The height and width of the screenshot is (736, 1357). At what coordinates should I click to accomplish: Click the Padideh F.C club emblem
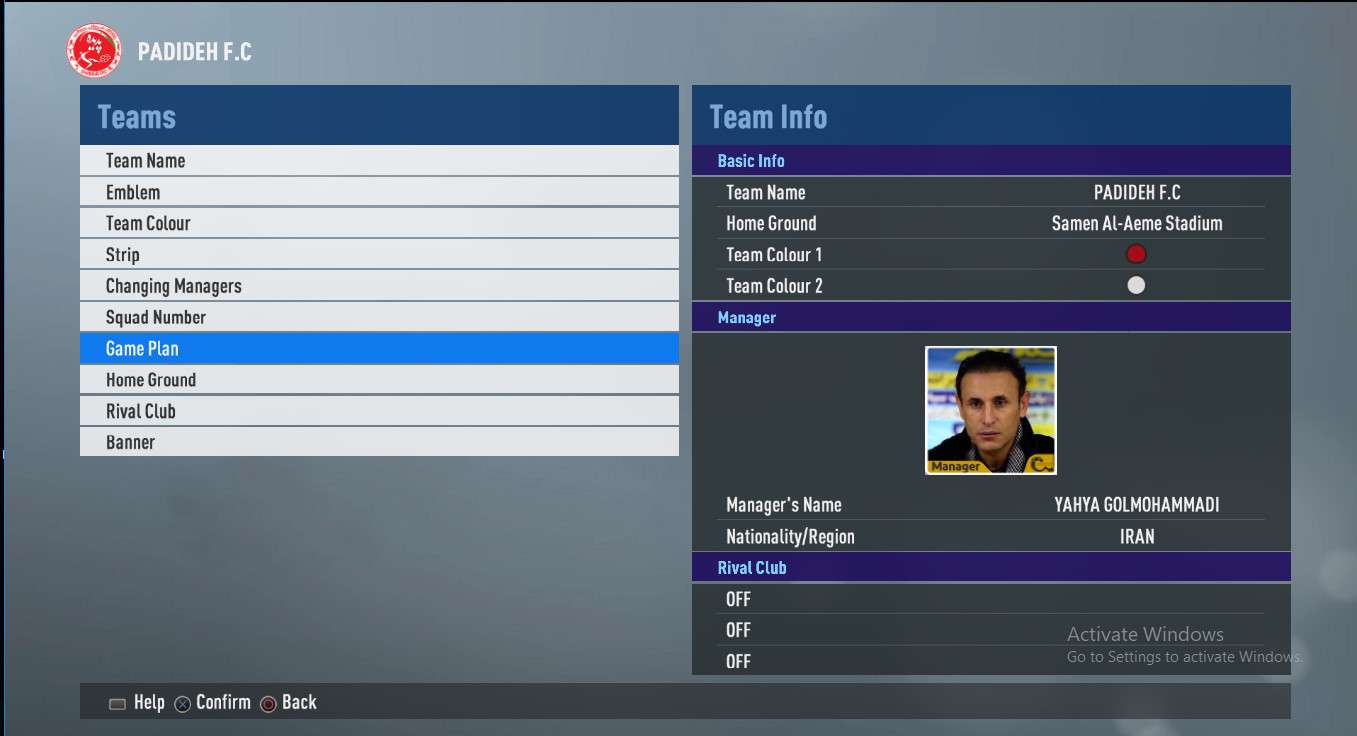94,52
